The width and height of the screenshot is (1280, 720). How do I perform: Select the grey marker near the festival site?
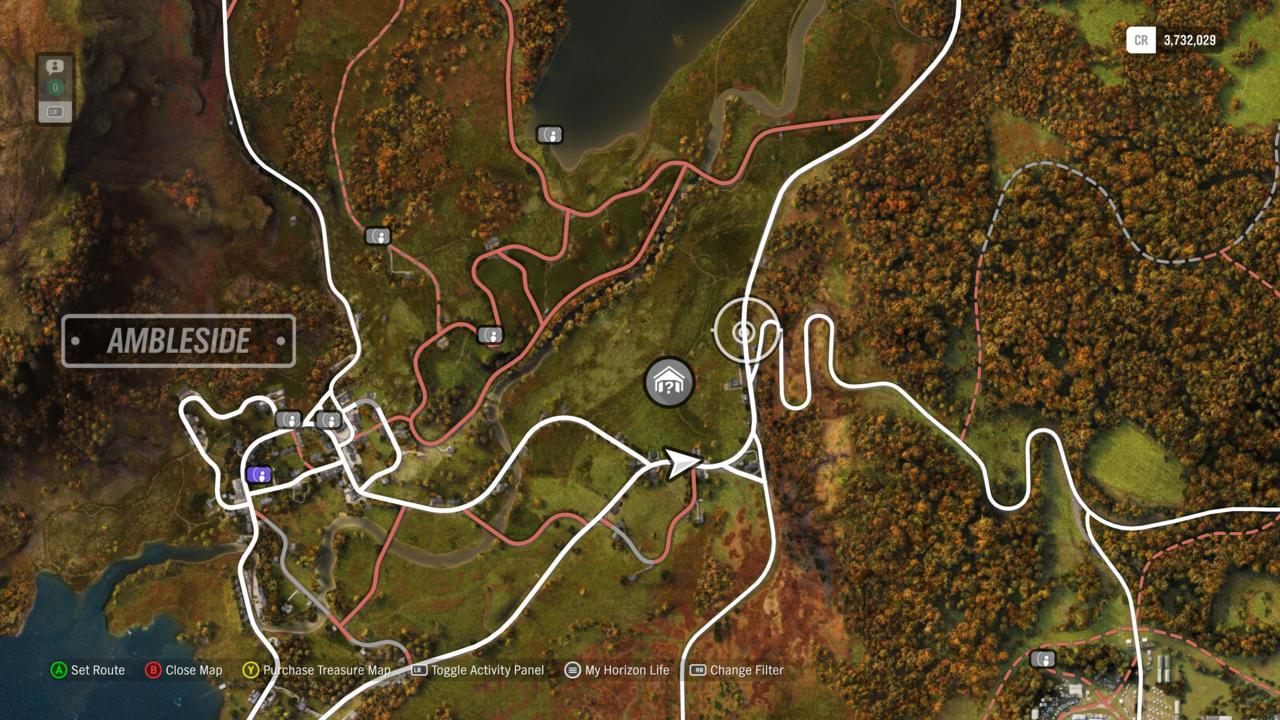pos(1042,659)
